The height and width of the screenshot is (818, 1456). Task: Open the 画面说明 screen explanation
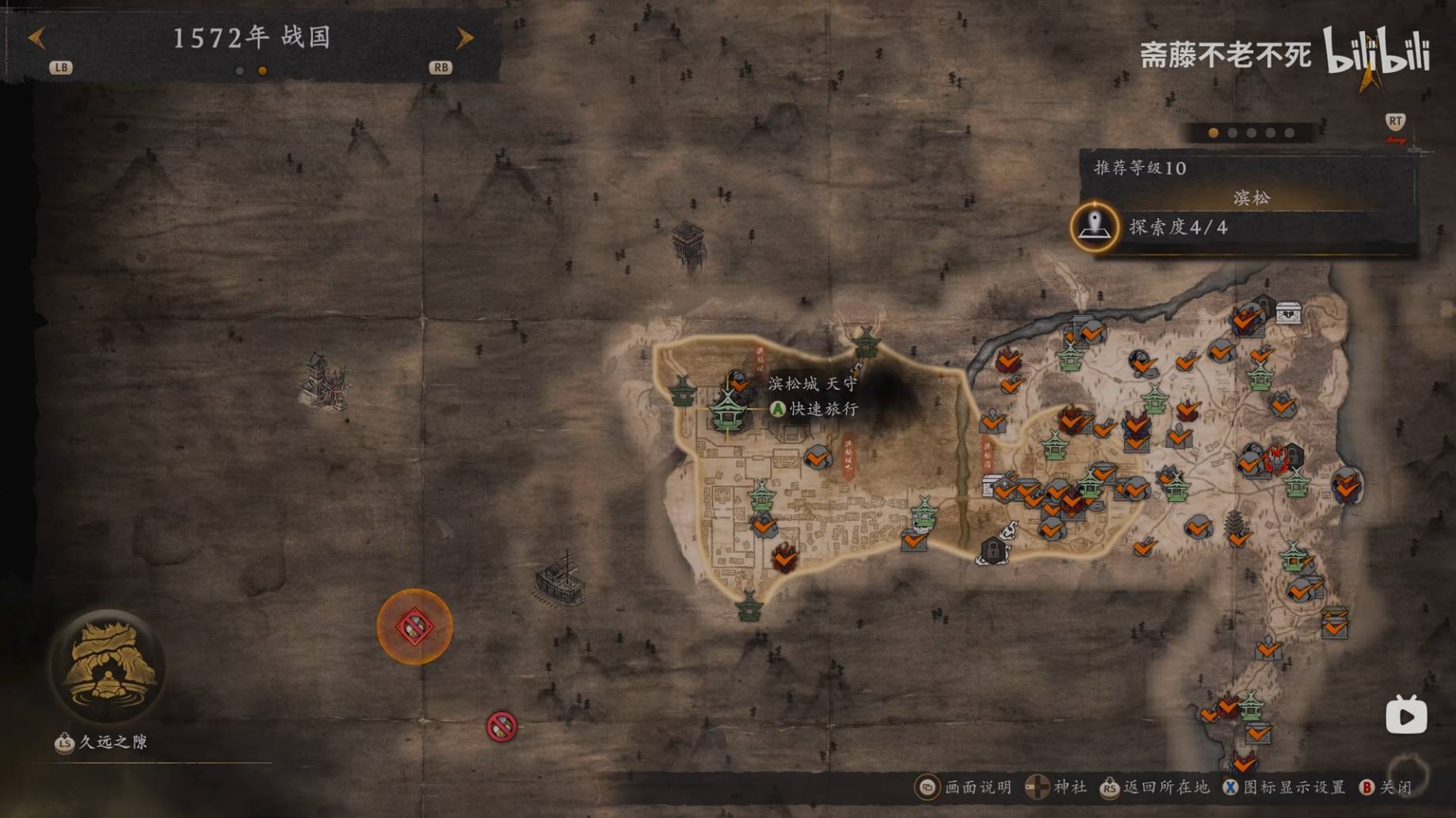click(x=964, y=787)
